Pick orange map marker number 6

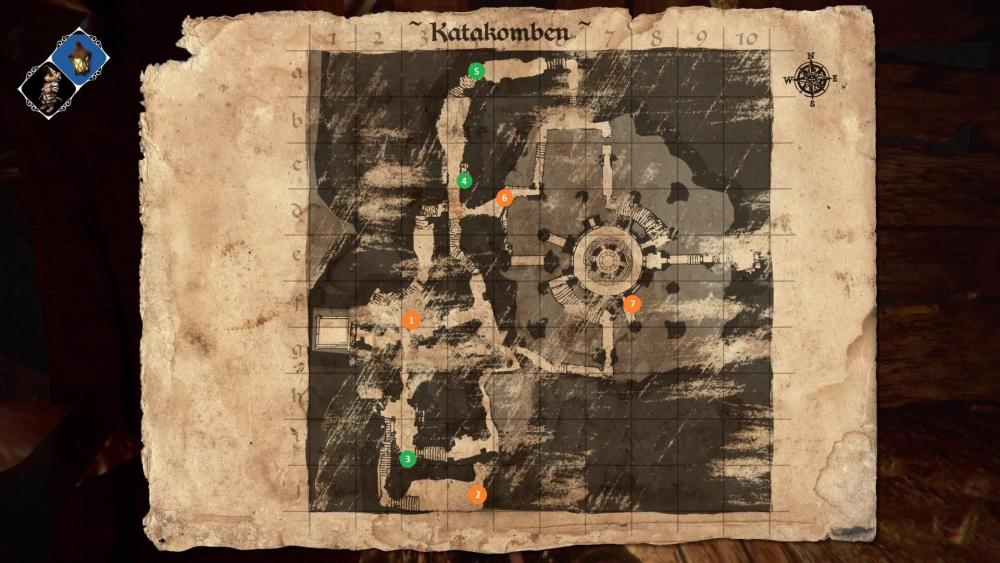[x=504, y=198]
